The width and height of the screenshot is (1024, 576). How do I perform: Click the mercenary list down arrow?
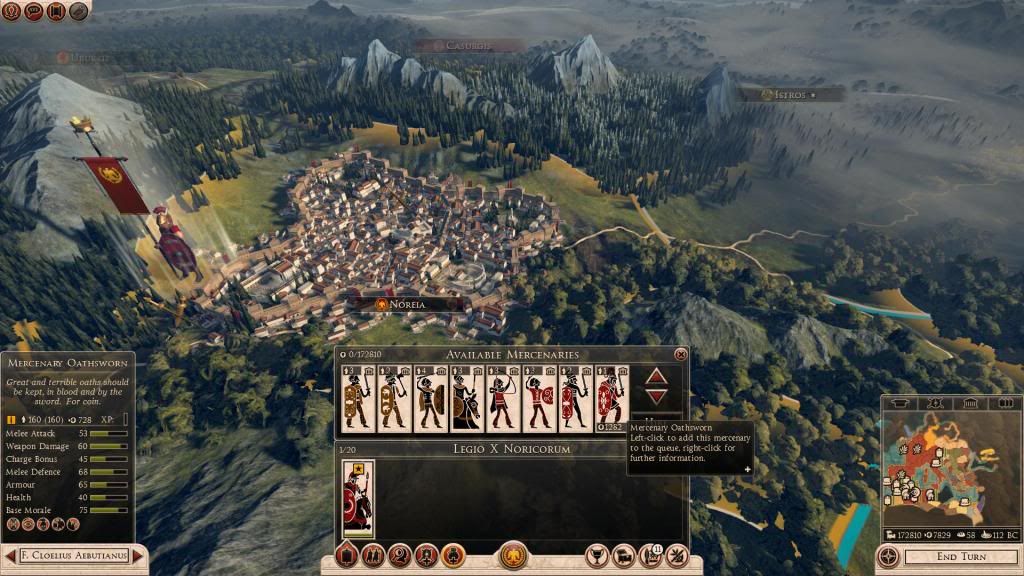pyautogui.click(x=656, y=397)
